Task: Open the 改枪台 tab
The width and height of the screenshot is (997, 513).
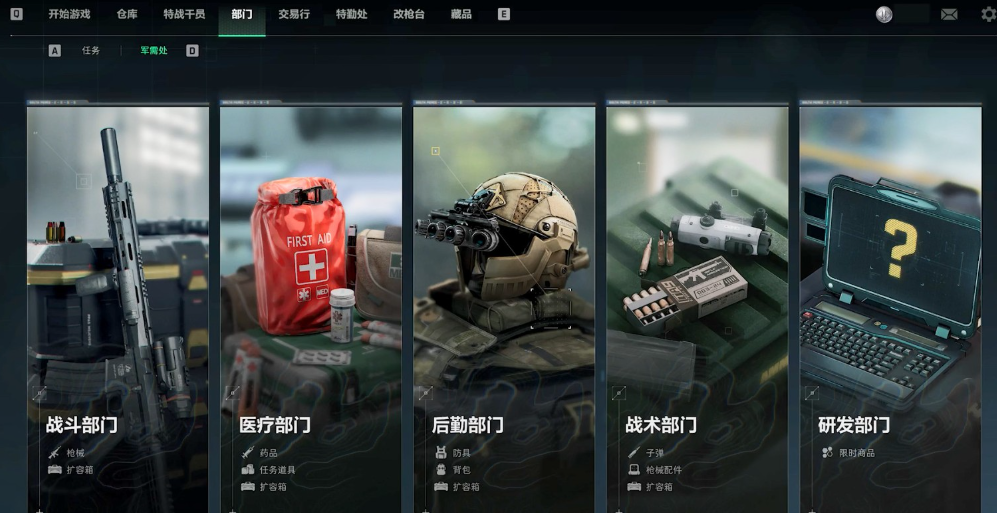Action: 409,15
